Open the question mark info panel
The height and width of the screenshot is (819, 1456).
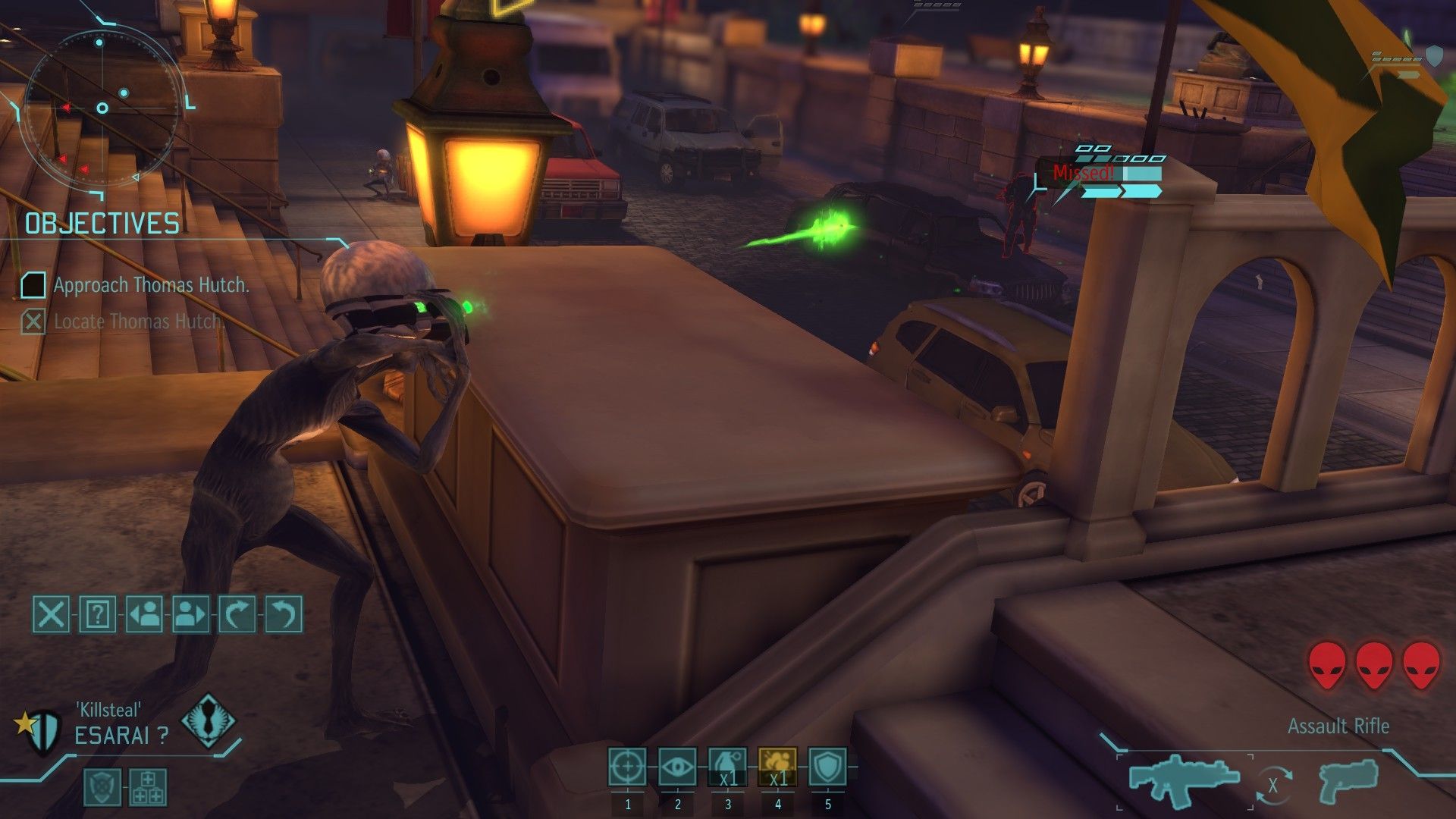[x=97, y=613]
